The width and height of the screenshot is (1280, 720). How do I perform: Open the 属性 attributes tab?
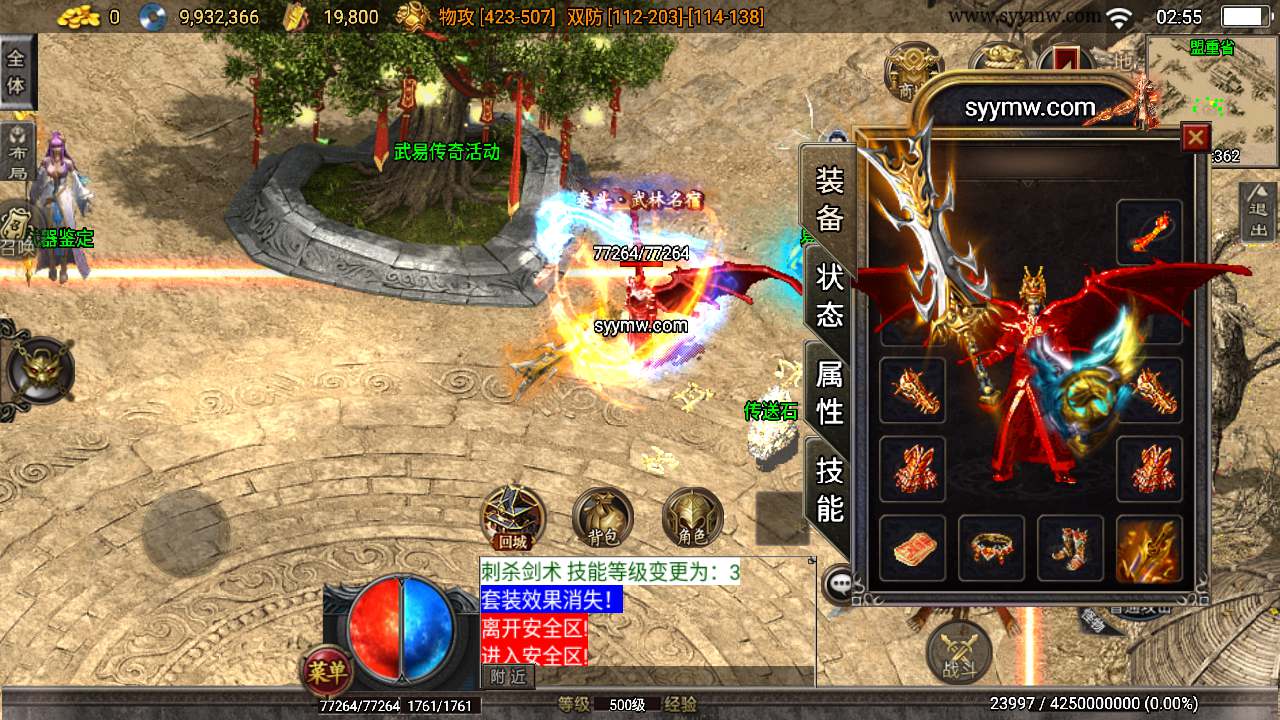point(830,393)
